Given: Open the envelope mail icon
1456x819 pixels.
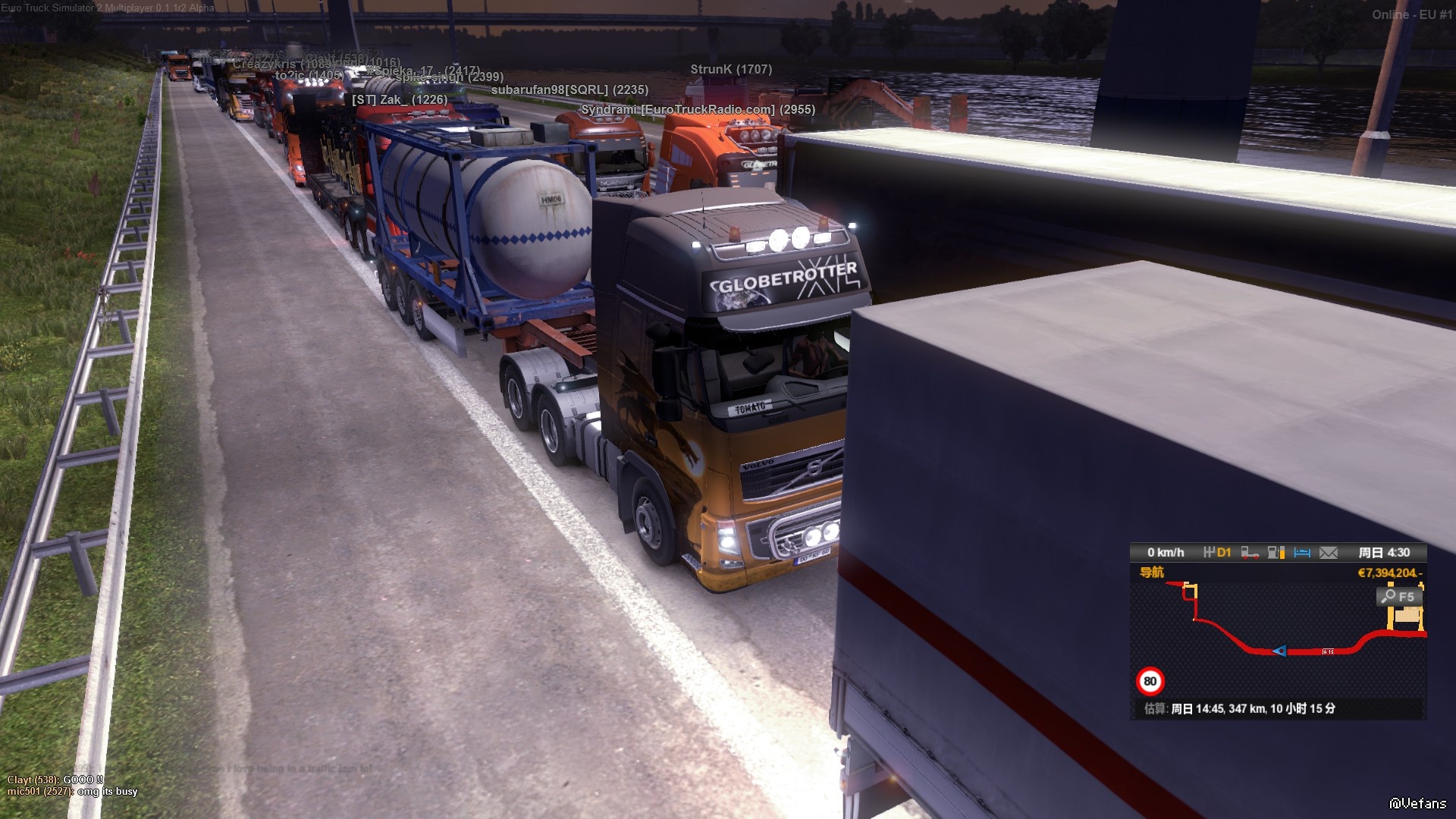Looking at the screenshot, I should click(x=1329, y=553).
